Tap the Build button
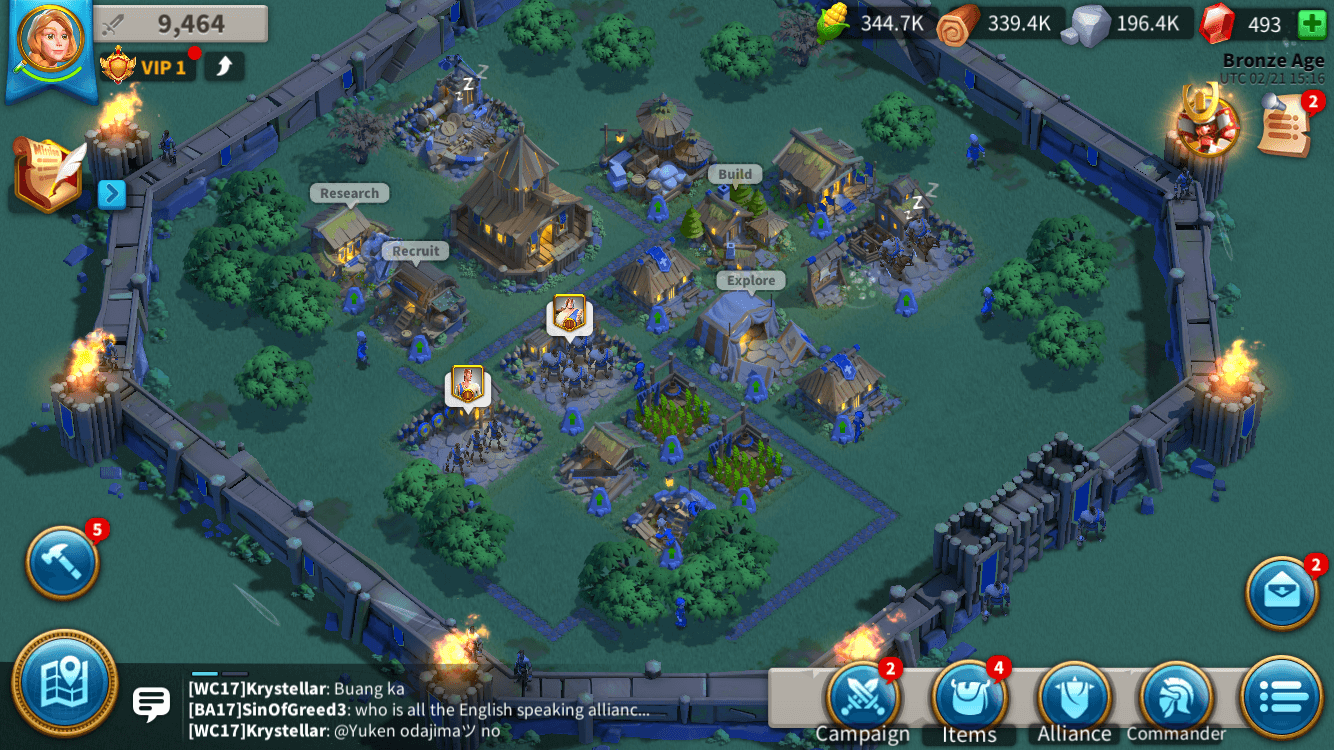Image resolution: width=1334 pixels, height=750 pixels. pos(736,173)
